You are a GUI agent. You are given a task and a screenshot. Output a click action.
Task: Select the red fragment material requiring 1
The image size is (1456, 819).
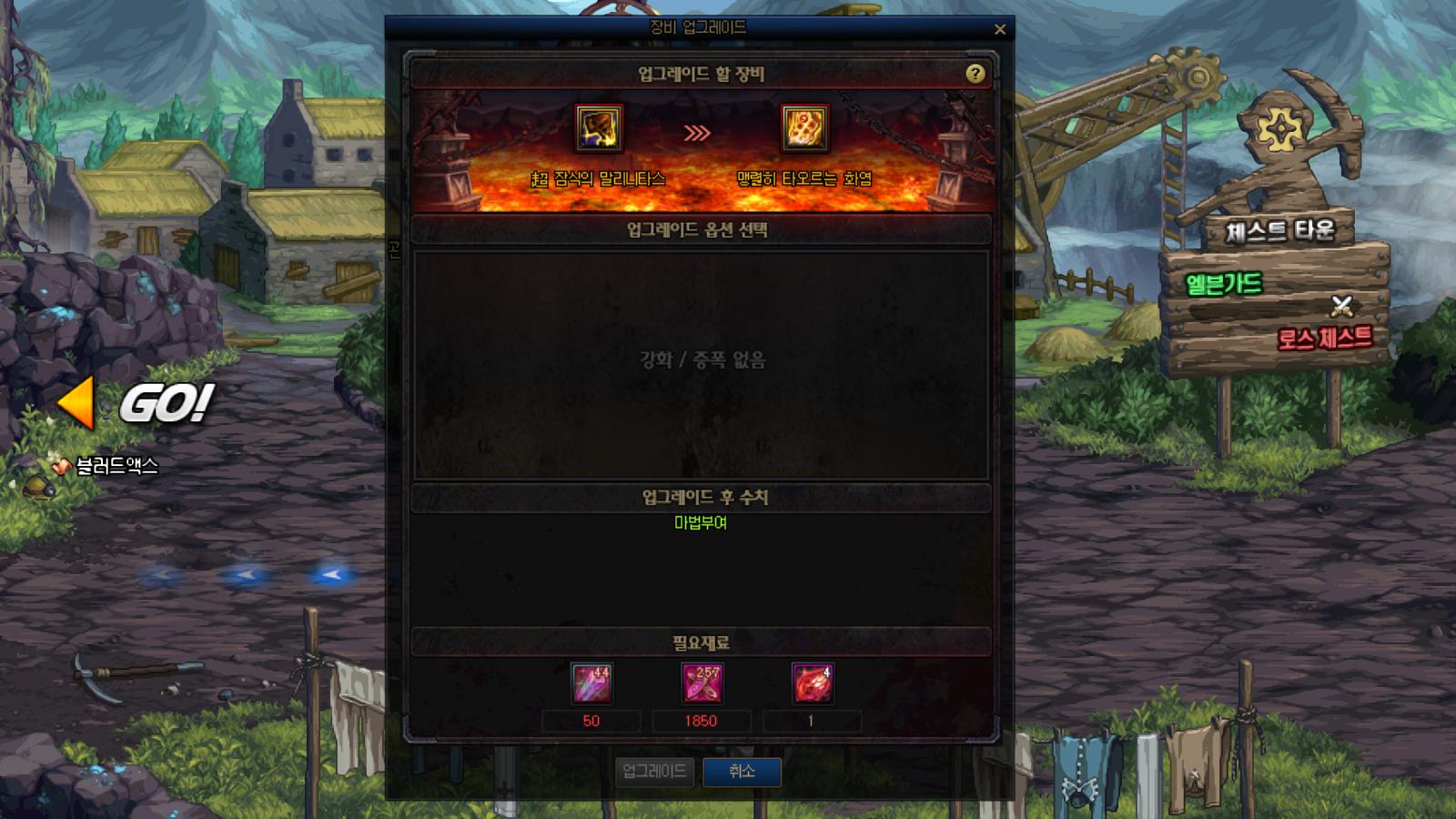[813, 685]
